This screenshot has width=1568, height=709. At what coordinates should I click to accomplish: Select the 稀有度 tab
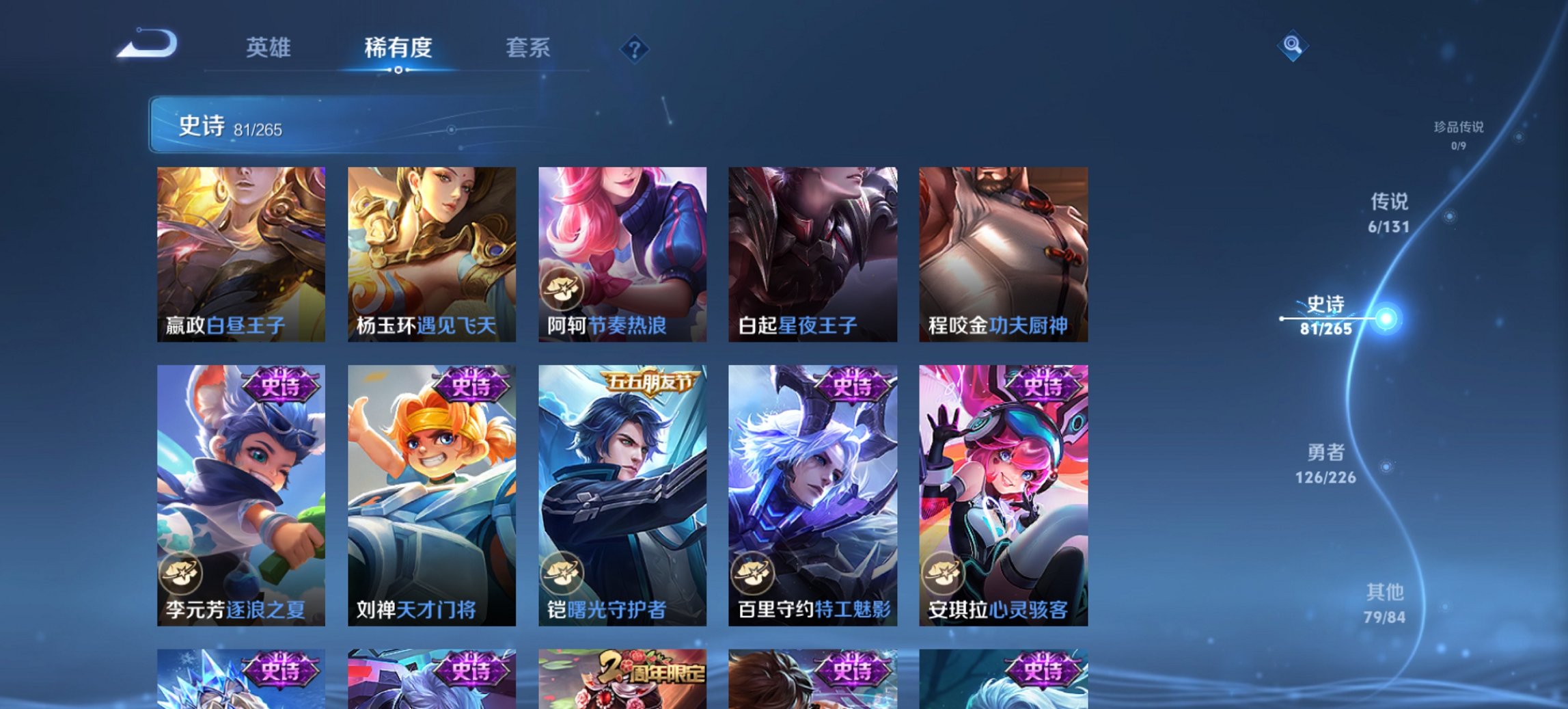[398, 48]
